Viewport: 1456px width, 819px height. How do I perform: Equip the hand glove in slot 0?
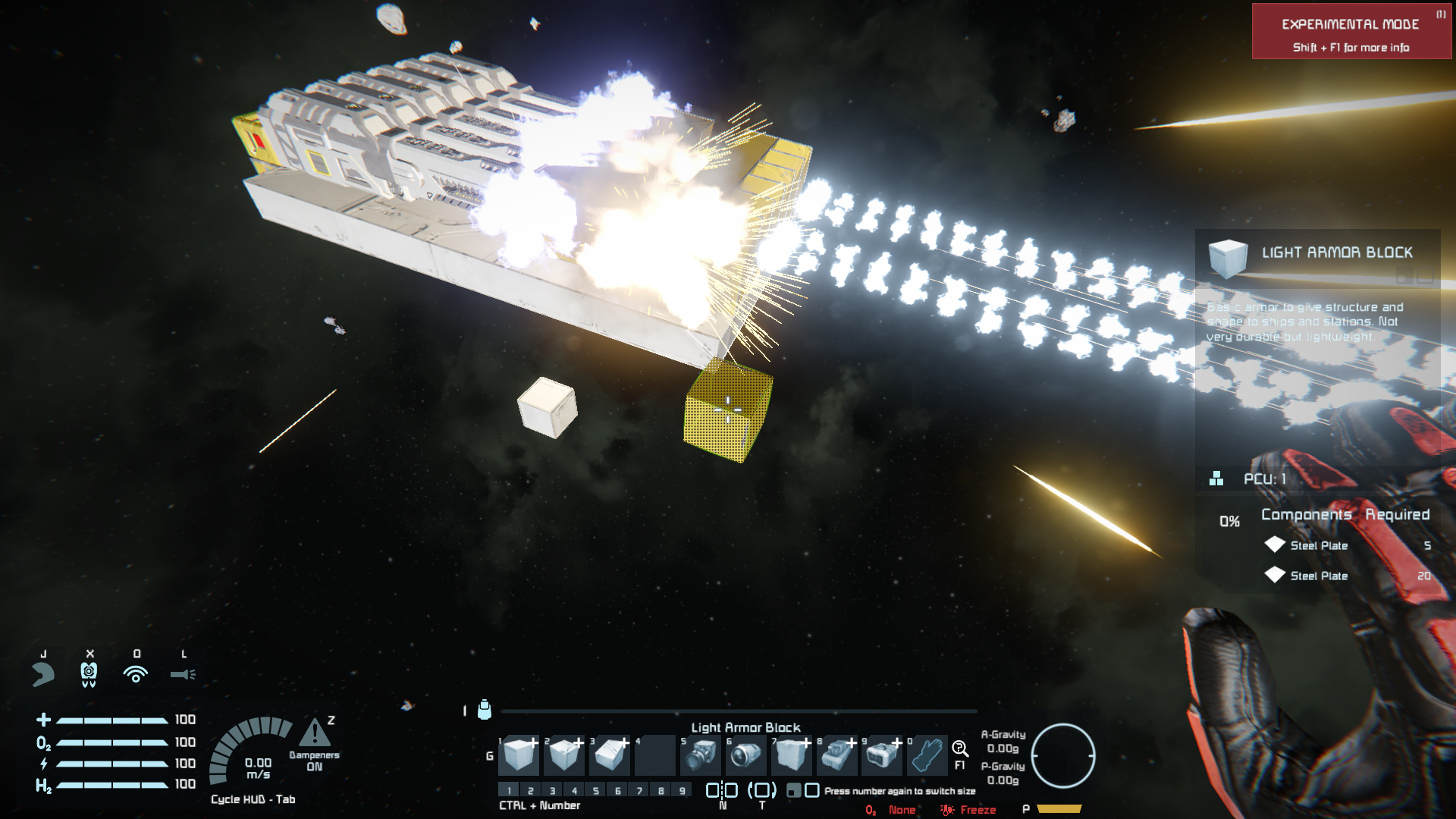[927, 755]
